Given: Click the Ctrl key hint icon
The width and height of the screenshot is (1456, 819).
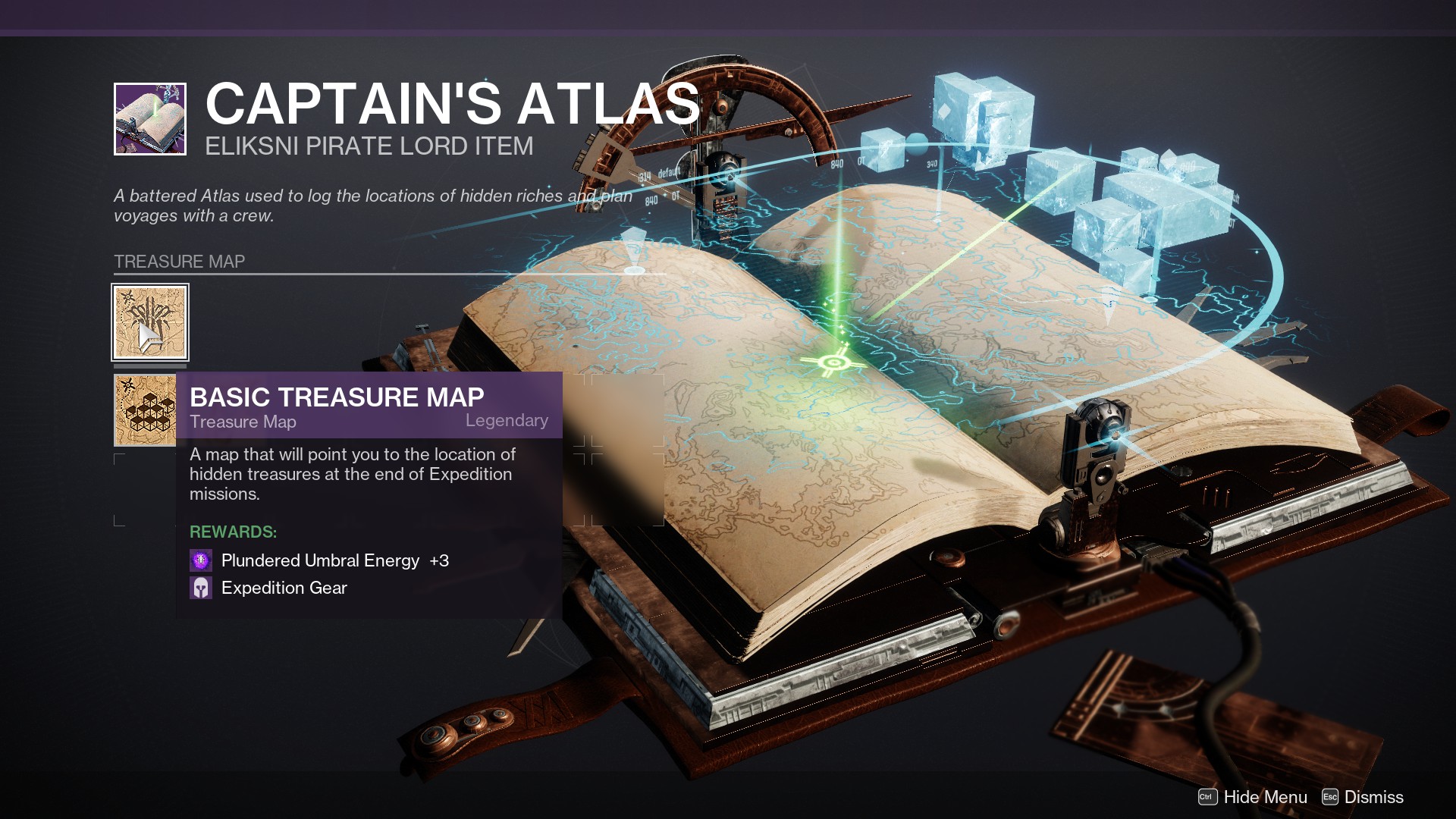Looking at the screenshot, I should click(x=1208, y=797).
